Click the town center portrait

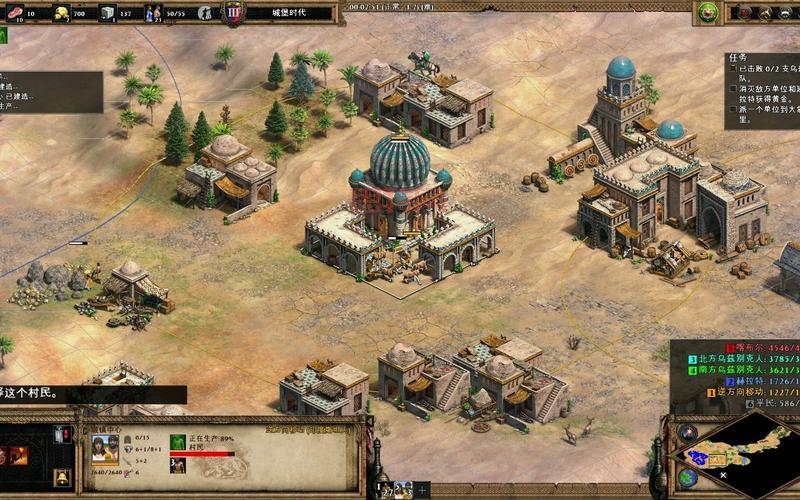(105, 448)
